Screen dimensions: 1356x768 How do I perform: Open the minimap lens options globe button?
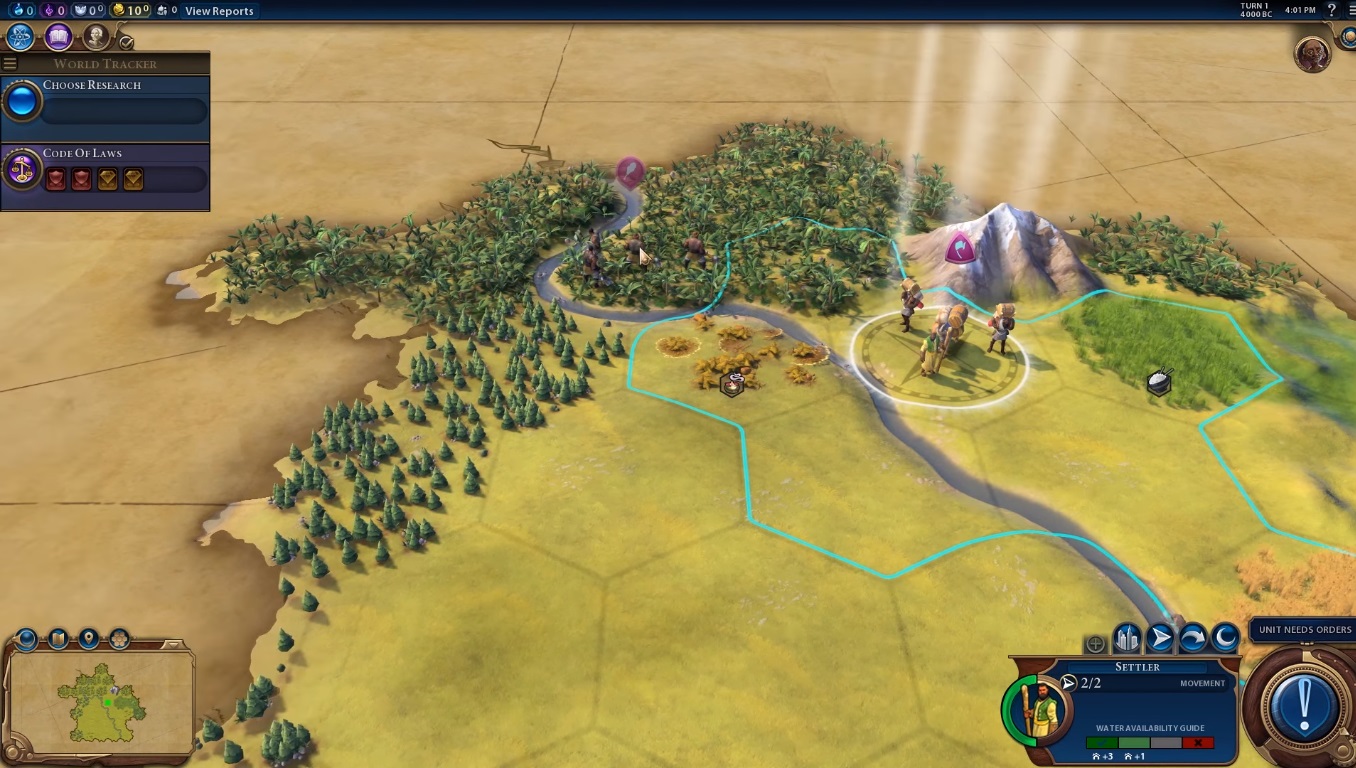tap(26, 639)
